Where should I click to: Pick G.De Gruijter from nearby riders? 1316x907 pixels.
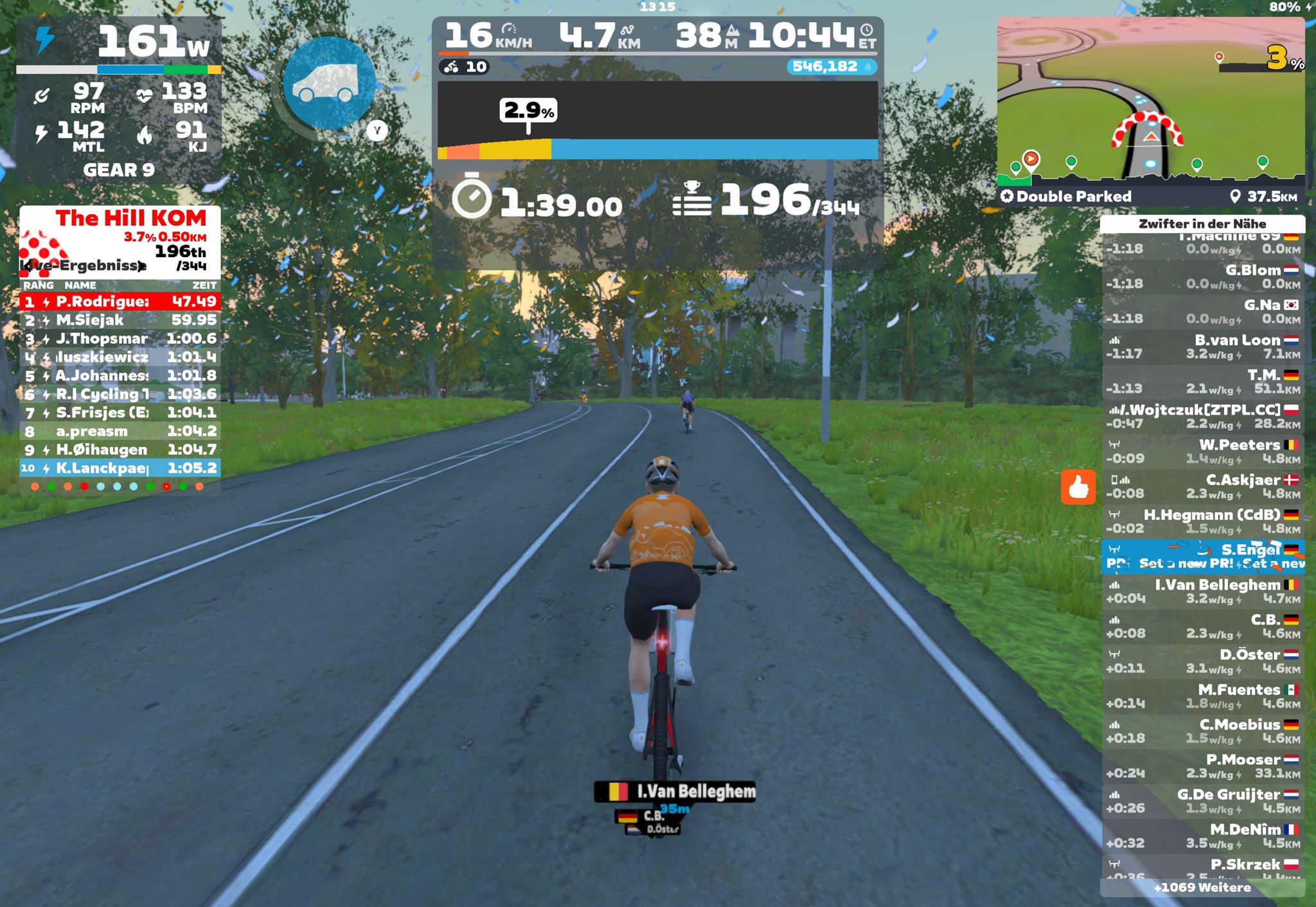(x=1202, y=801)
